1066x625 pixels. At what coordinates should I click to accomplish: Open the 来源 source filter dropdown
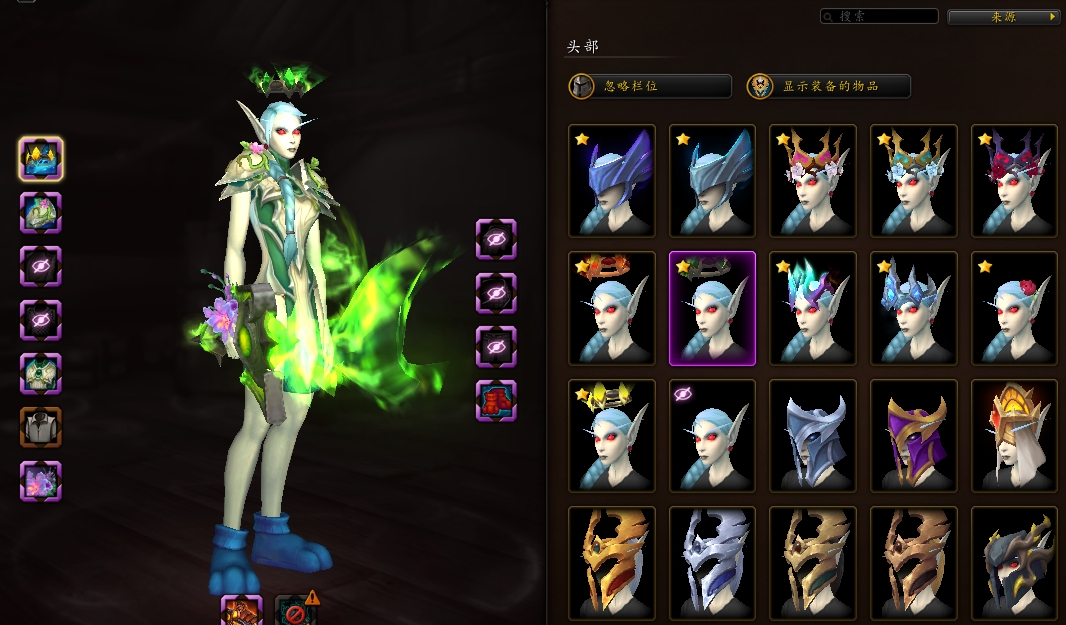click(1003, 17)
